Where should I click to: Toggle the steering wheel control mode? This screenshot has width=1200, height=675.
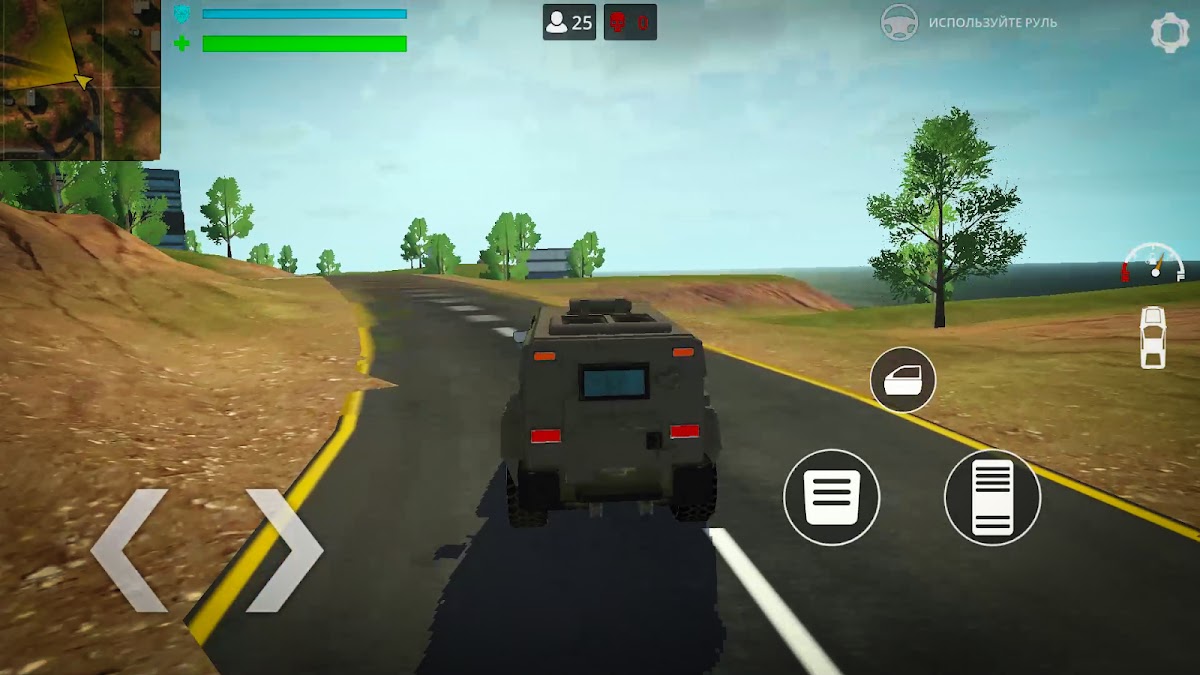tap(899, 22)
